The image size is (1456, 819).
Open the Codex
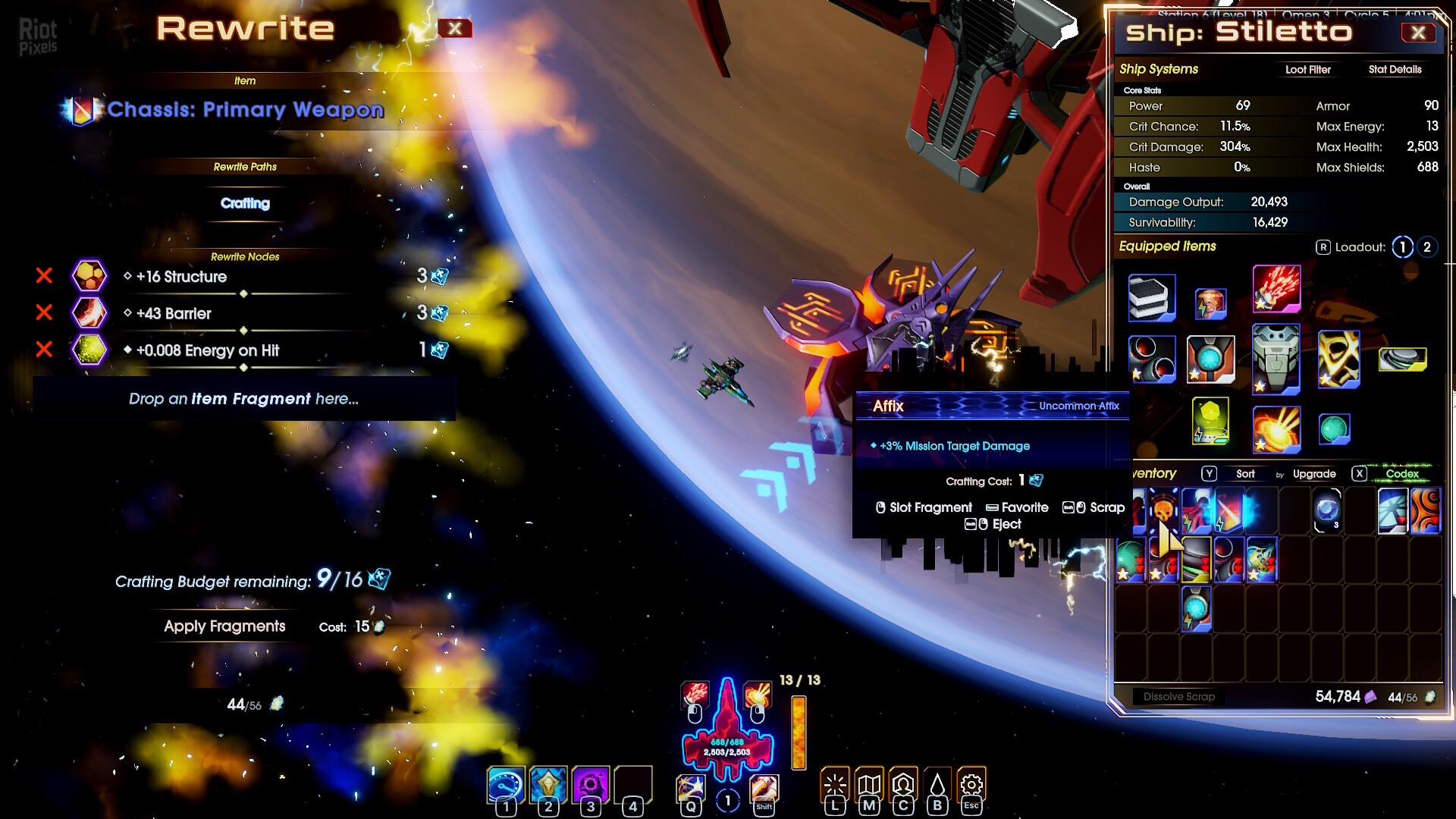(x=1401, y=474)
